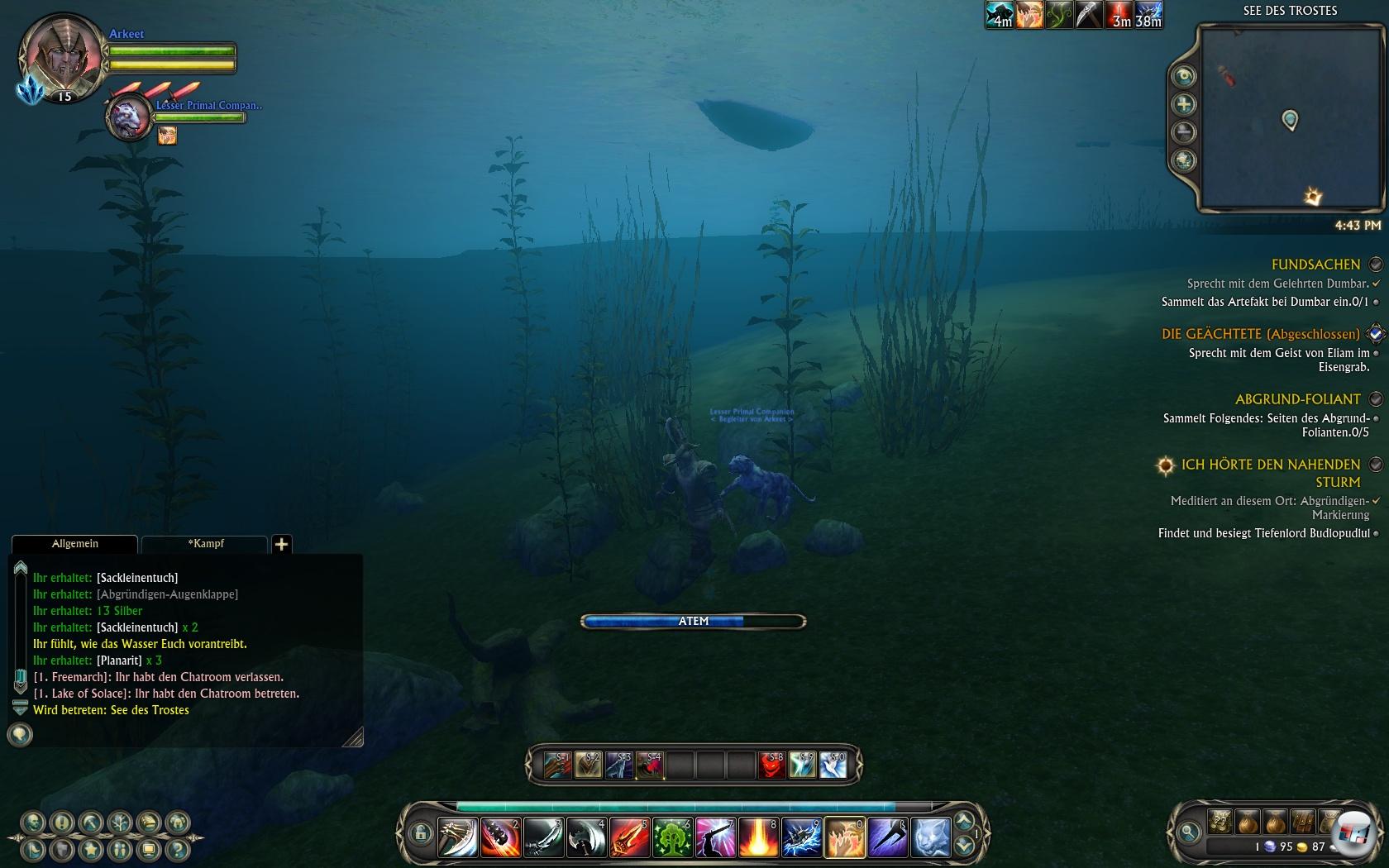Open the quest log exclamation icon
The image size is (1389, 868).
[62, 823]
